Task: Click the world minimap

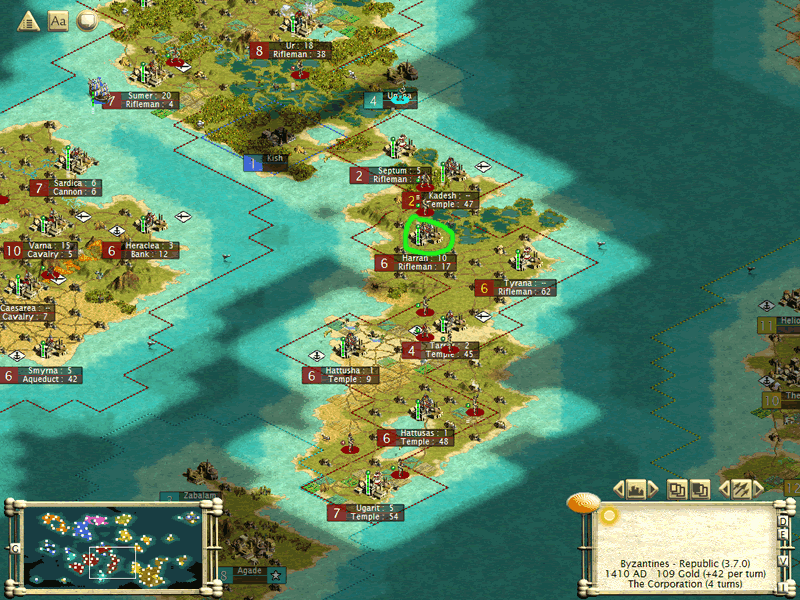Action: [109, 545]
